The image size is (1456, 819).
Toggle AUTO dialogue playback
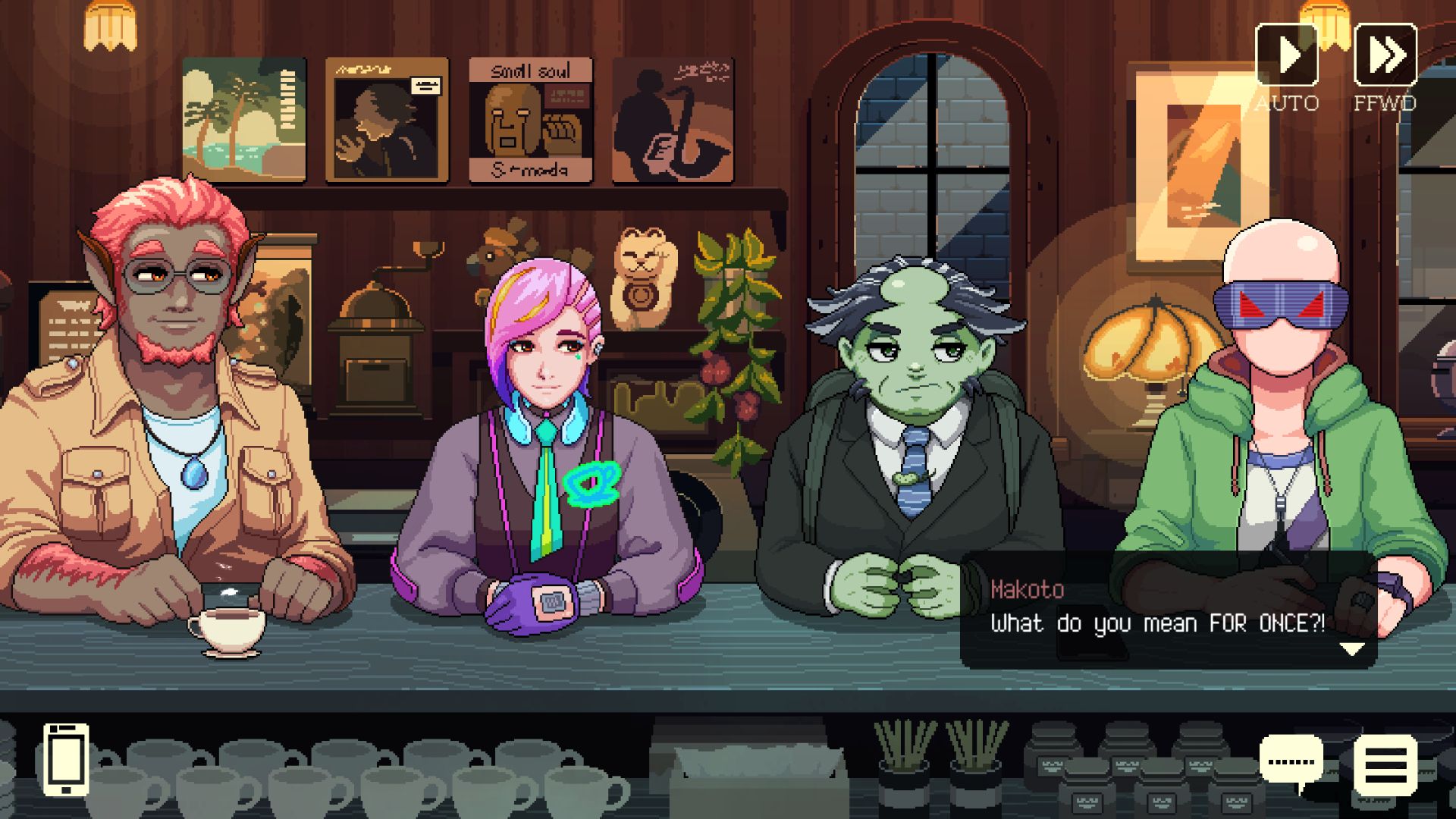(1287, 55)
